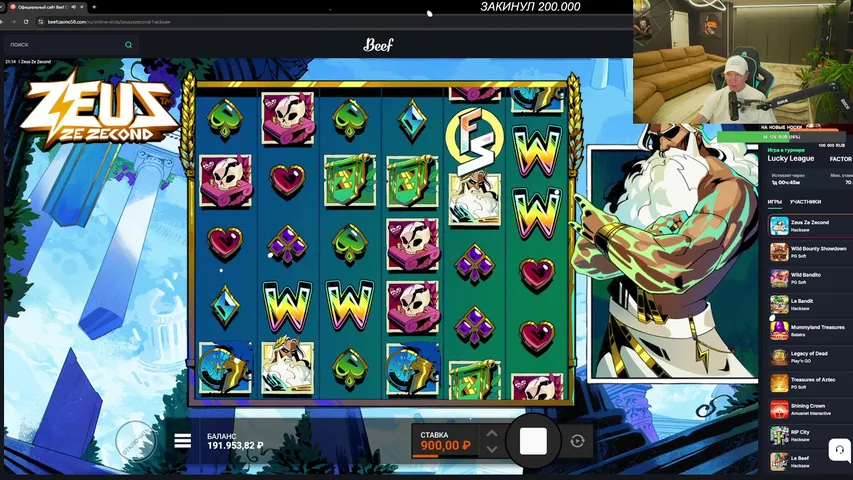This screenshot has width=853, height=480.
Task: Choose the Wild Bandito game
Action: tap(808, 278)
